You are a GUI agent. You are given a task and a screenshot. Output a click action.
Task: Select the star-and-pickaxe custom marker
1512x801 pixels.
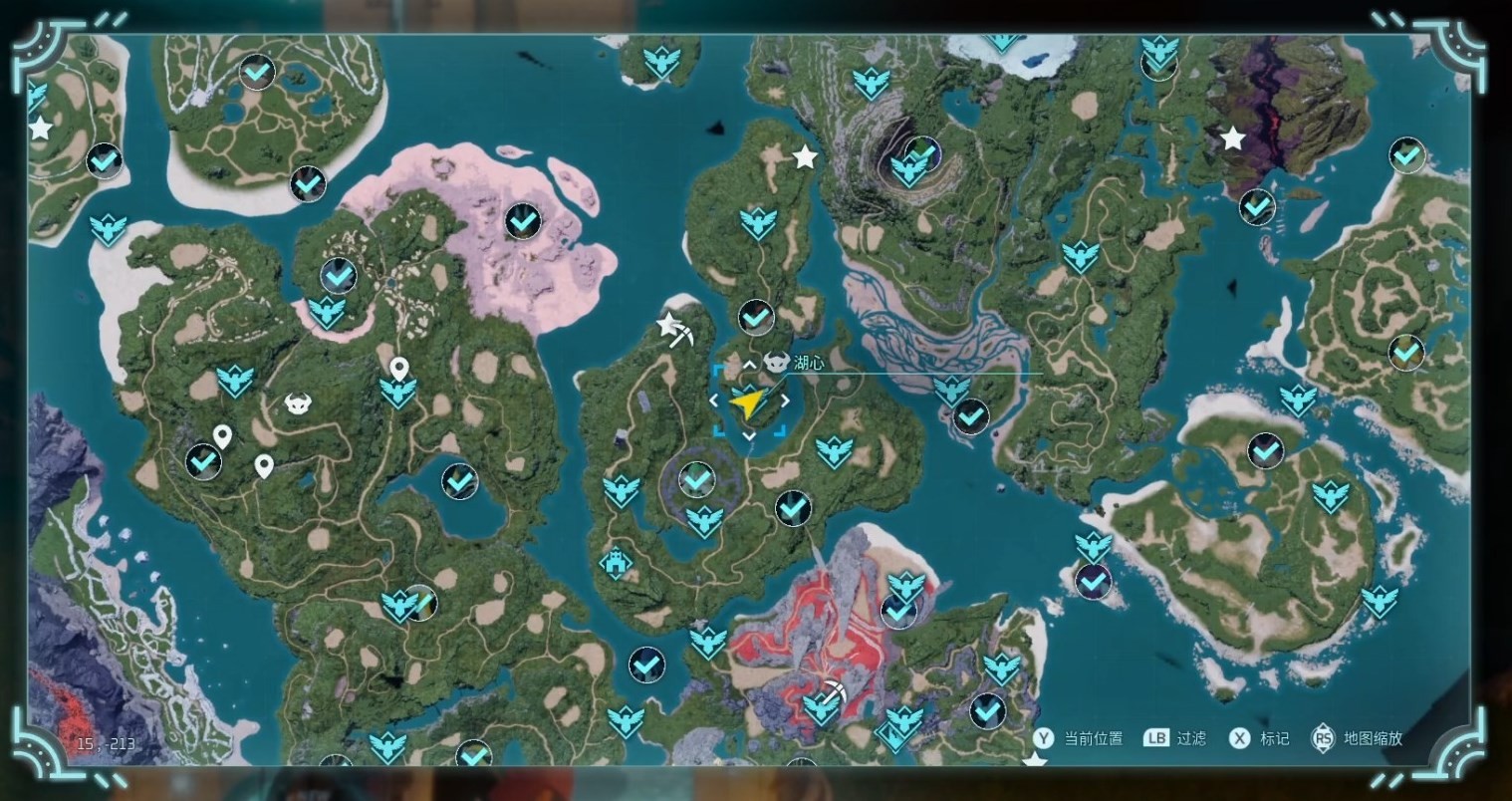674,329
